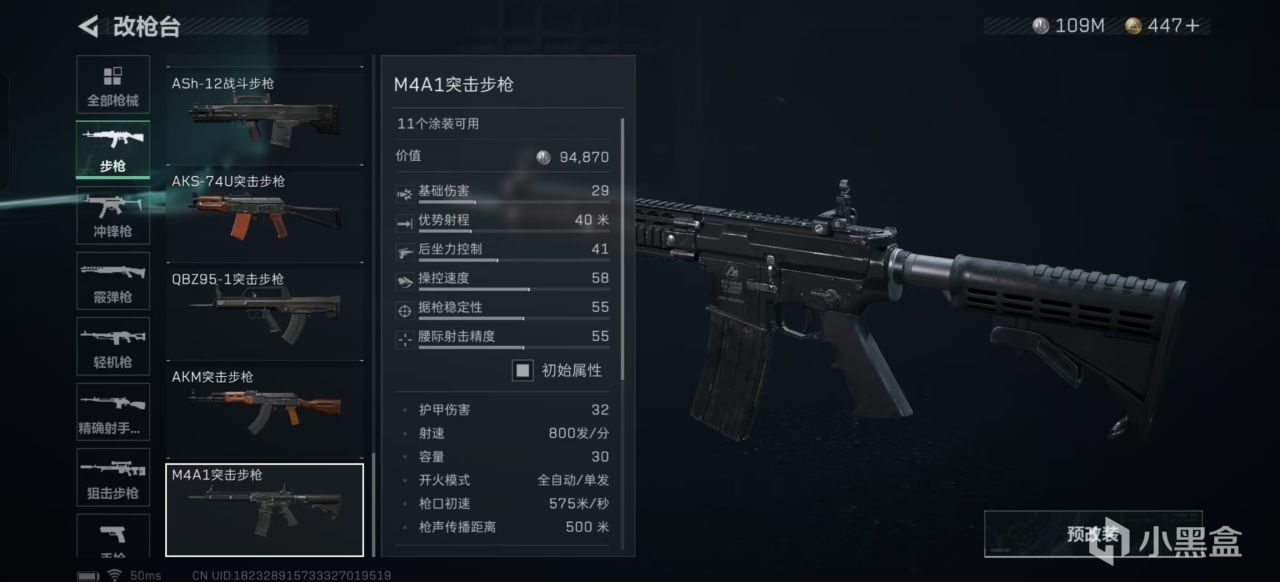
Task: Choose the 轻机枪 light machine gun category
Action: click(x=113, y=347)
